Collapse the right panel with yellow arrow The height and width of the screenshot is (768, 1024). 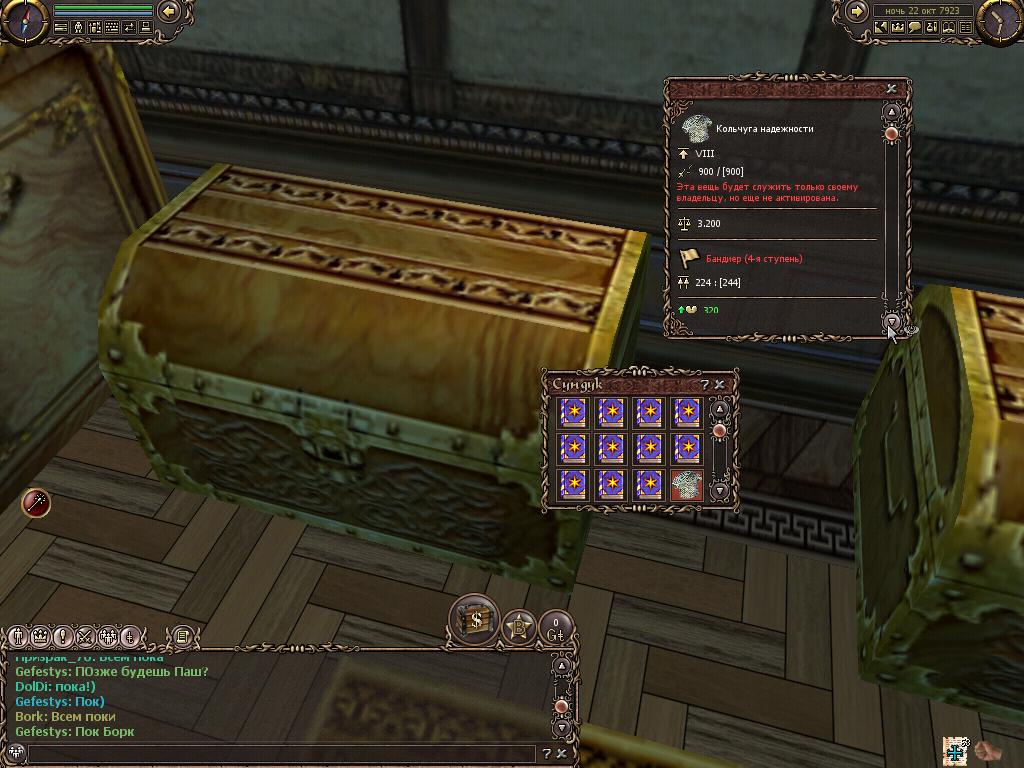[x=857, y=11]
